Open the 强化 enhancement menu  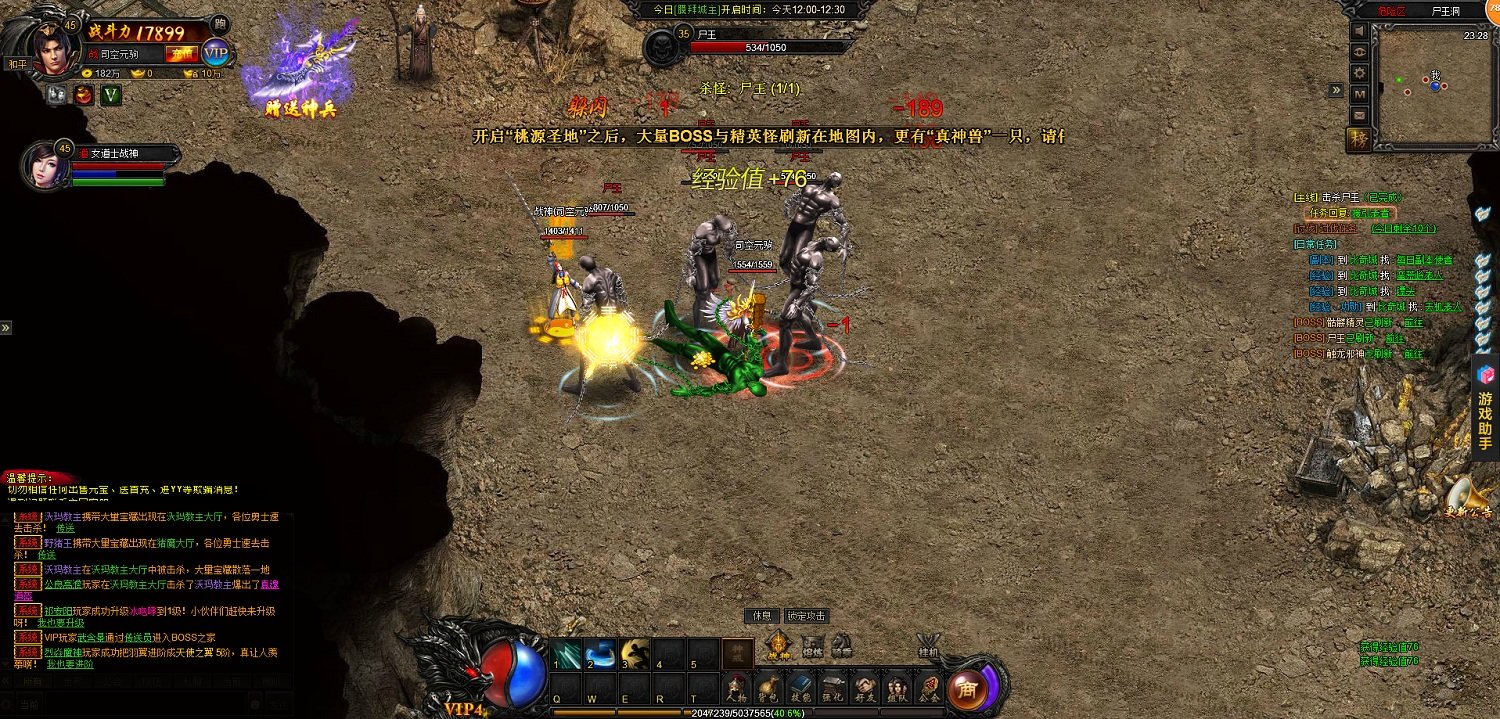point(833,687)
